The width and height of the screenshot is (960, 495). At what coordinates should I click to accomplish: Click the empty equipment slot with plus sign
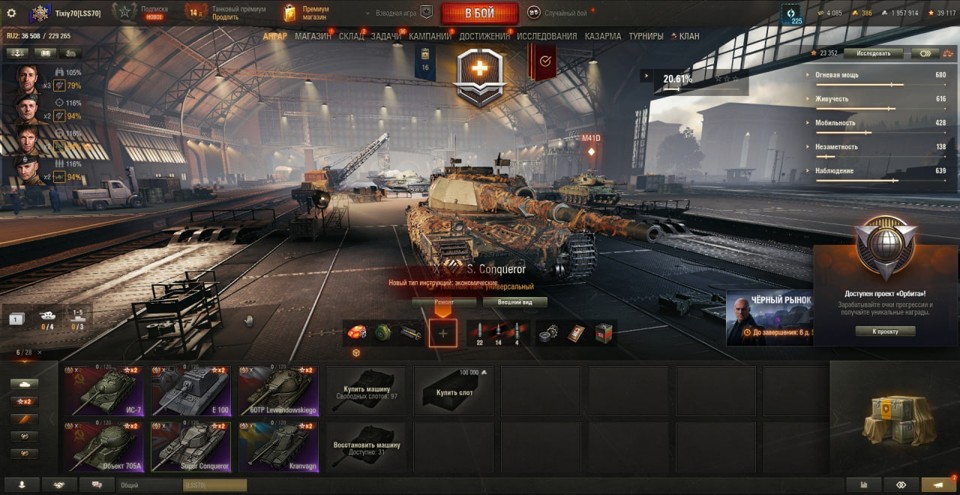pos(443,333)
